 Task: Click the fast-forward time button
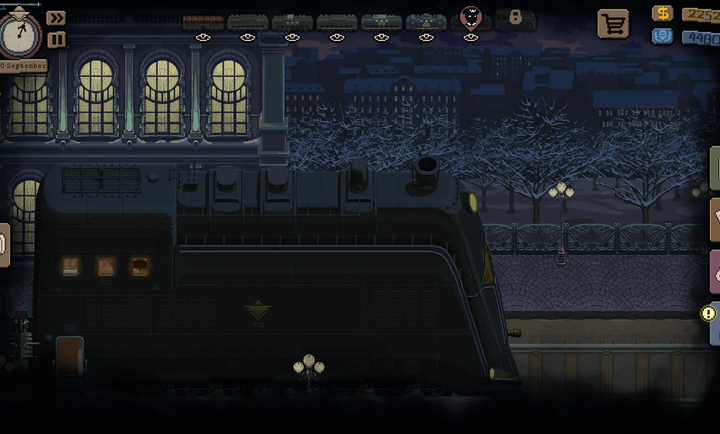click(x=56, y=18)
